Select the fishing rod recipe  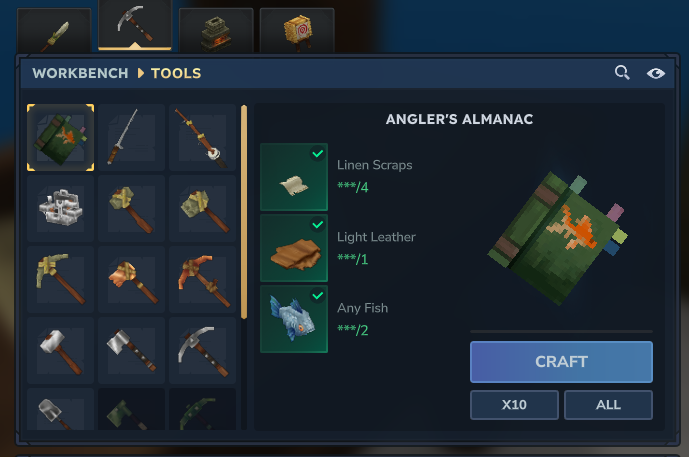click(202, 138)
